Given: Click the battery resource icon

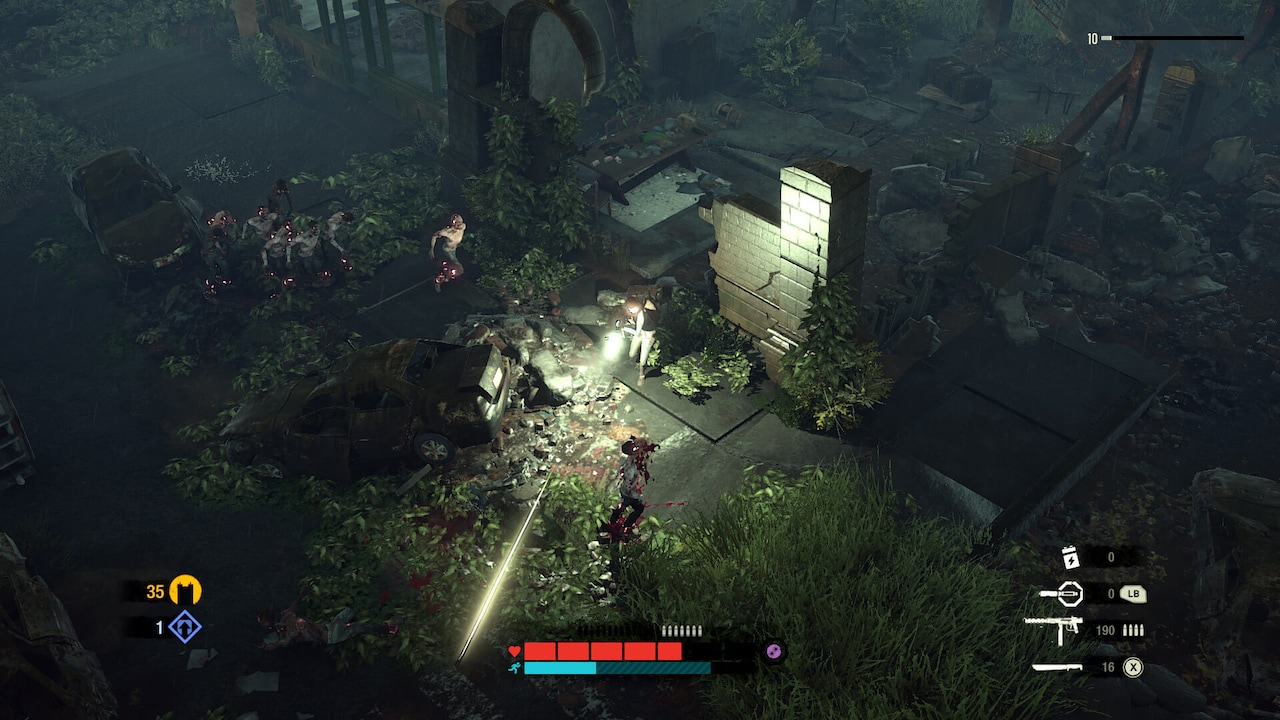Looking at the screenshot, I should [x=1070, y=558].
